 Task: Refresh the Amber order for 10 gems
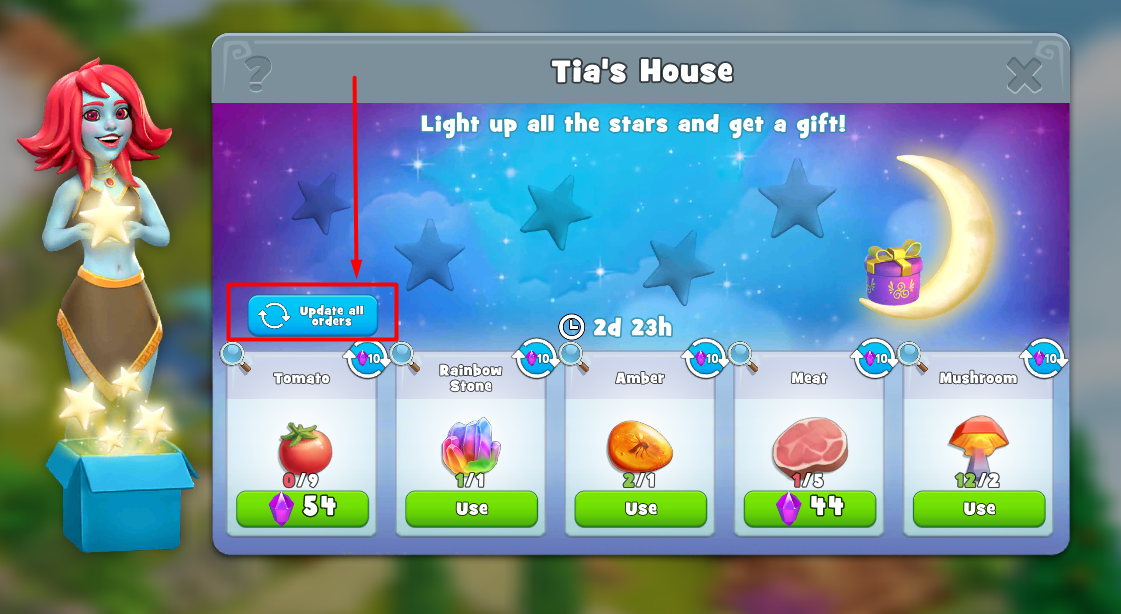[706, 358]
